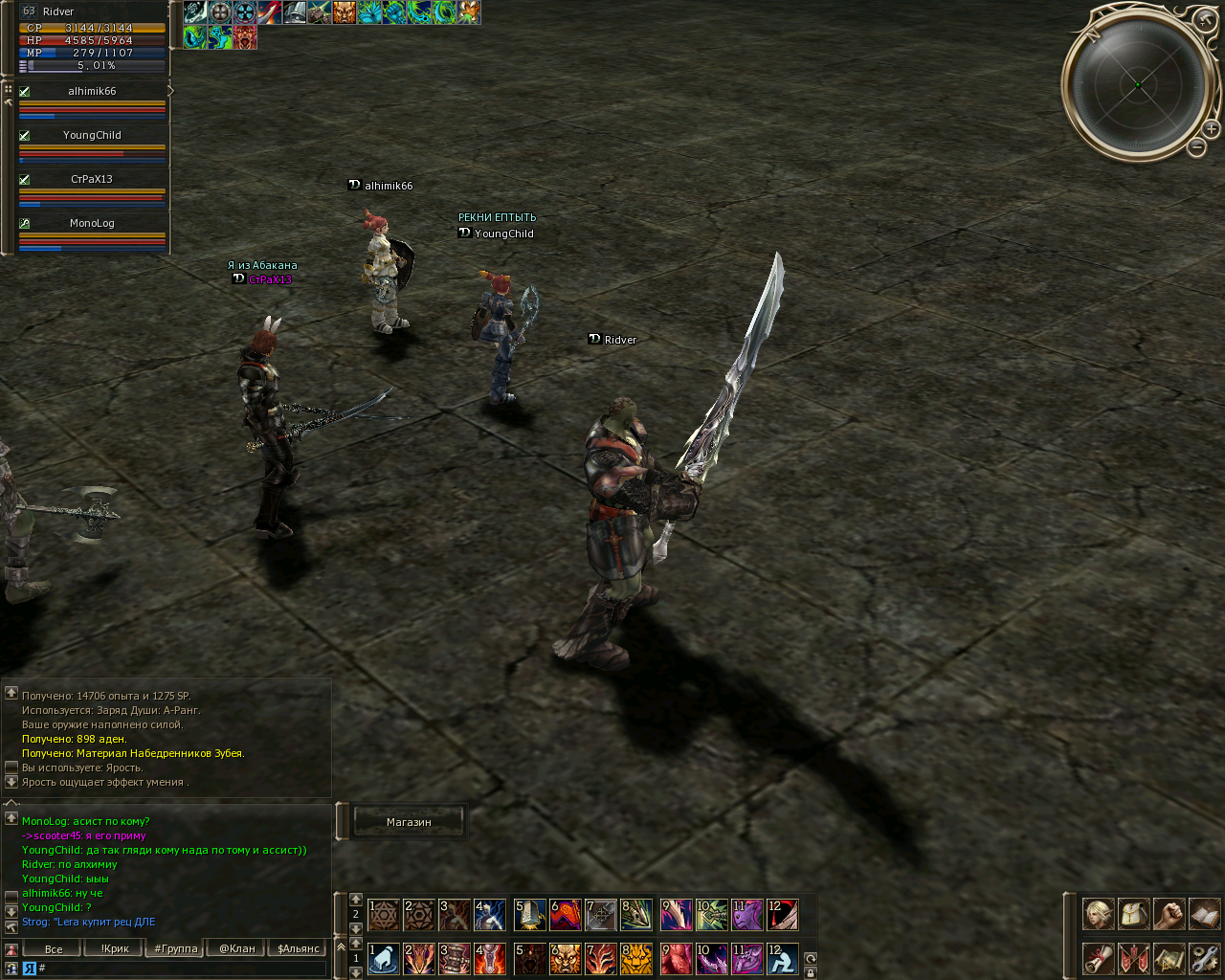Open the clan banners icon
Image resolution: width=1225 pixels, height=980 pixels.
(x=1133, y=958)
